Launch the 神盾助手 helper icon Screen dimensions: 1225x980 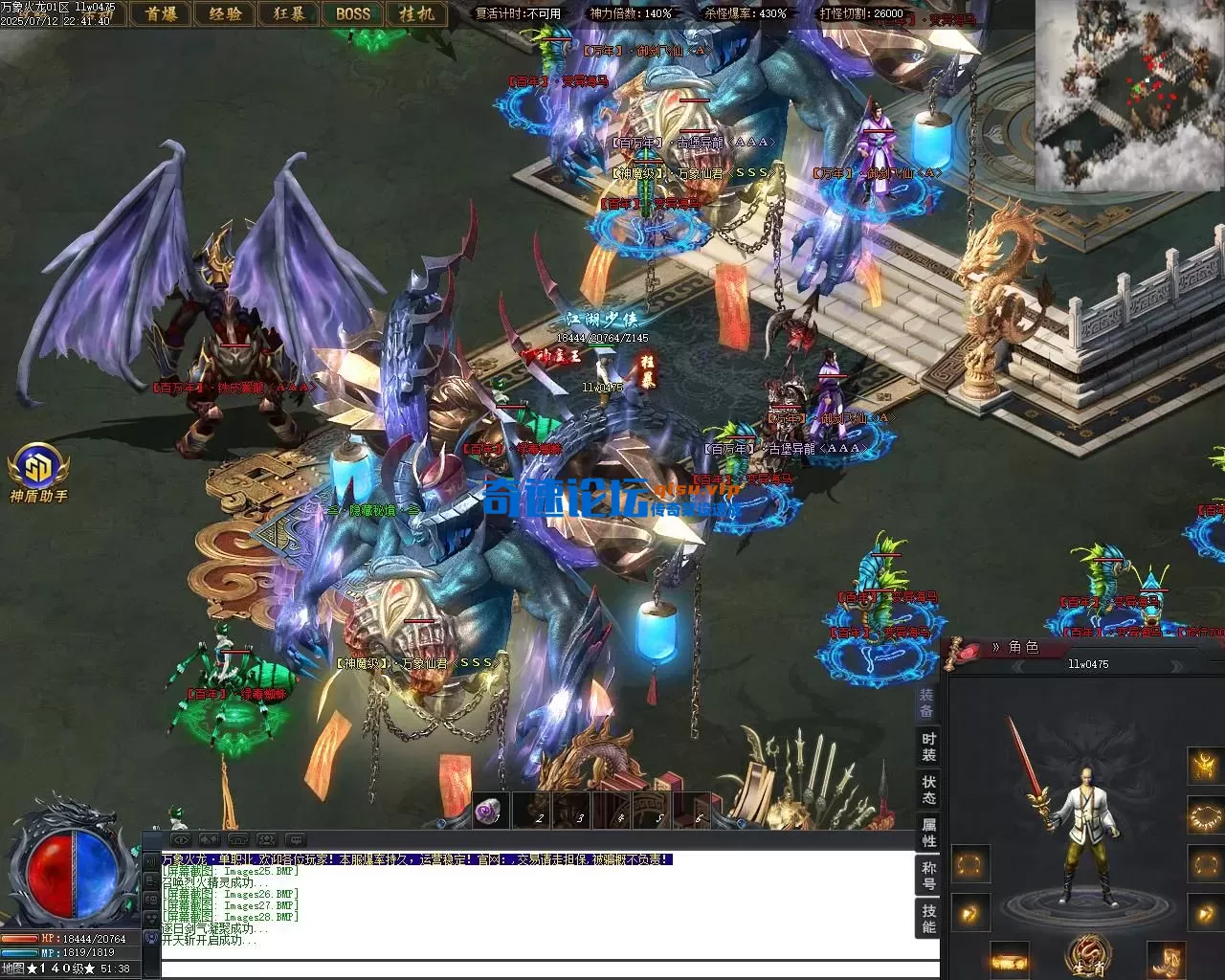click(x=38, y=469)
